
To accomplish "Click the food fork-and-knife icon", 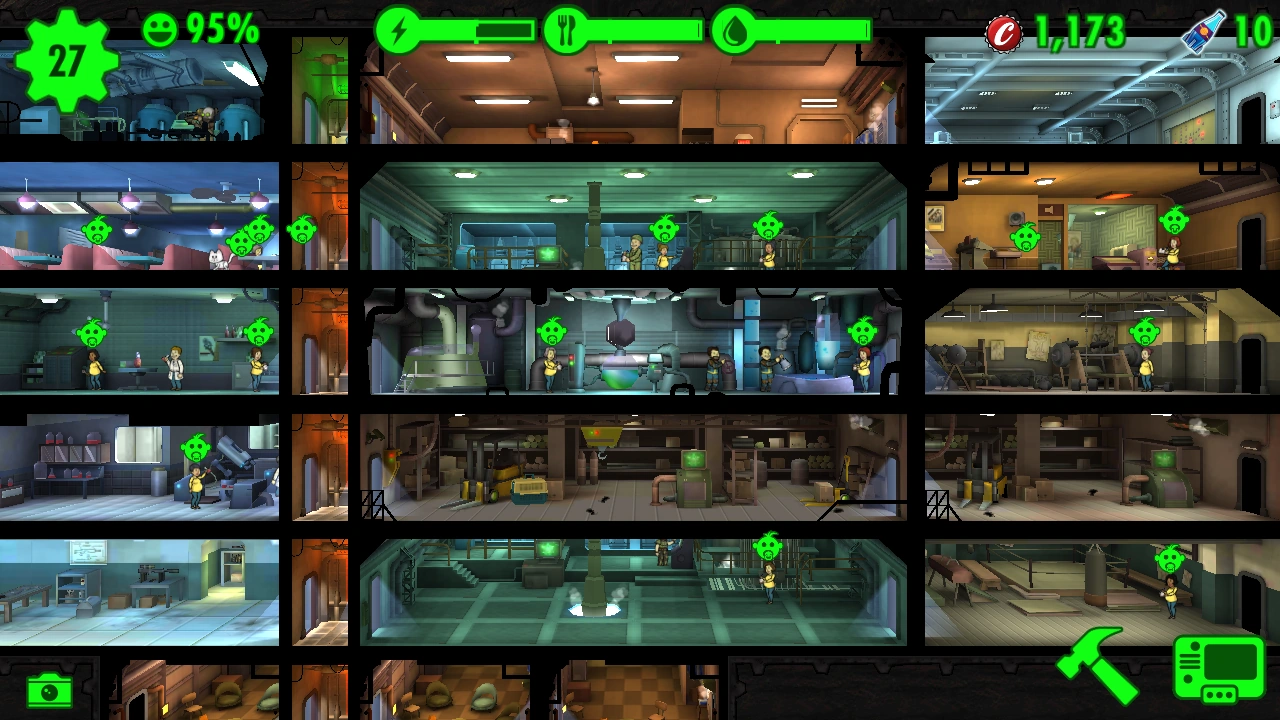I will pos(566,30).
